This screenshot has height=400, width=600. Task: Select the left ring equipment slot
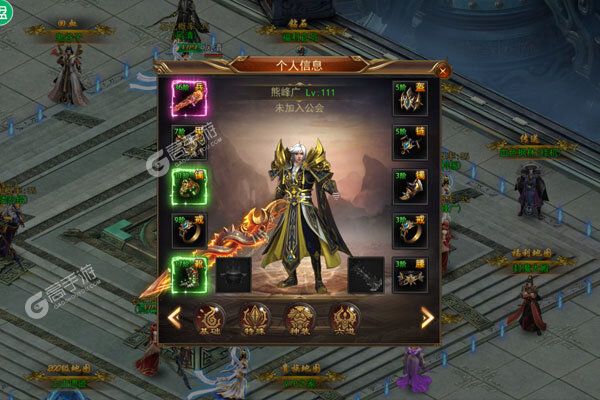(x=189, y=230)
